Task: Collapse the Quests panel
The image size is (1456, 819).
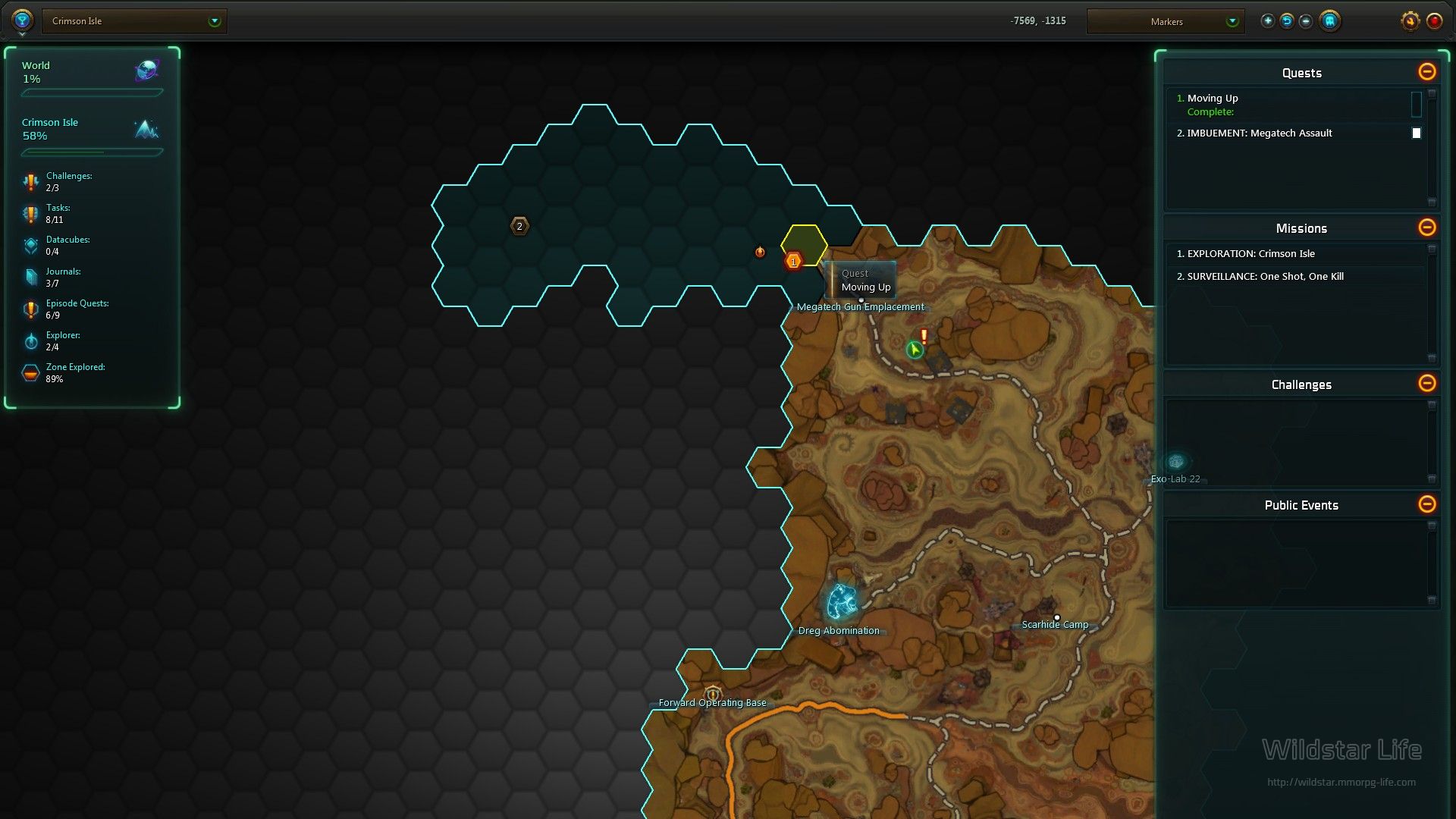Action: point(1426,72)
